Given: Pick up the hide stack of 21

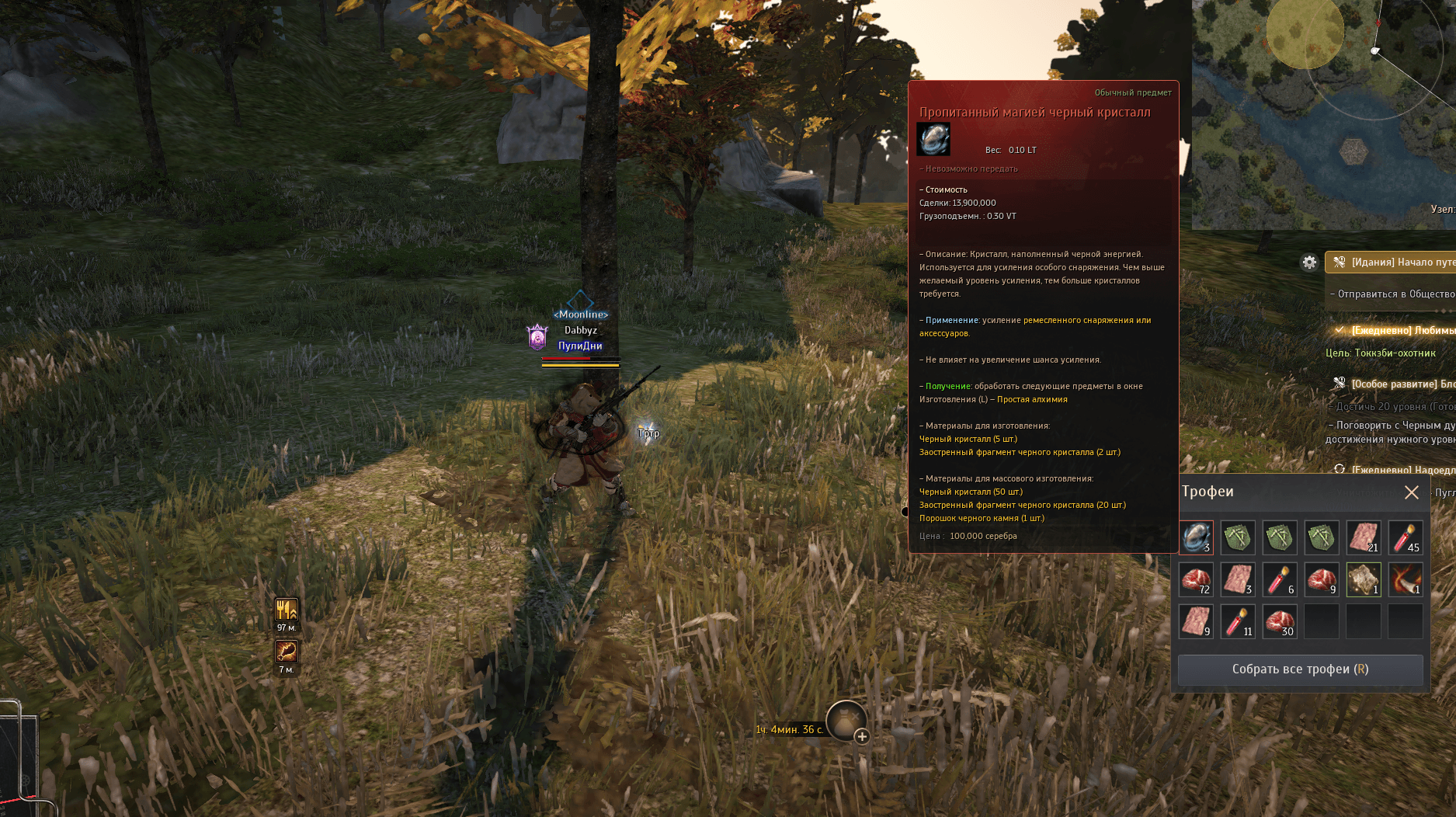Looking at the screenshot, I should click(1364, 537).
